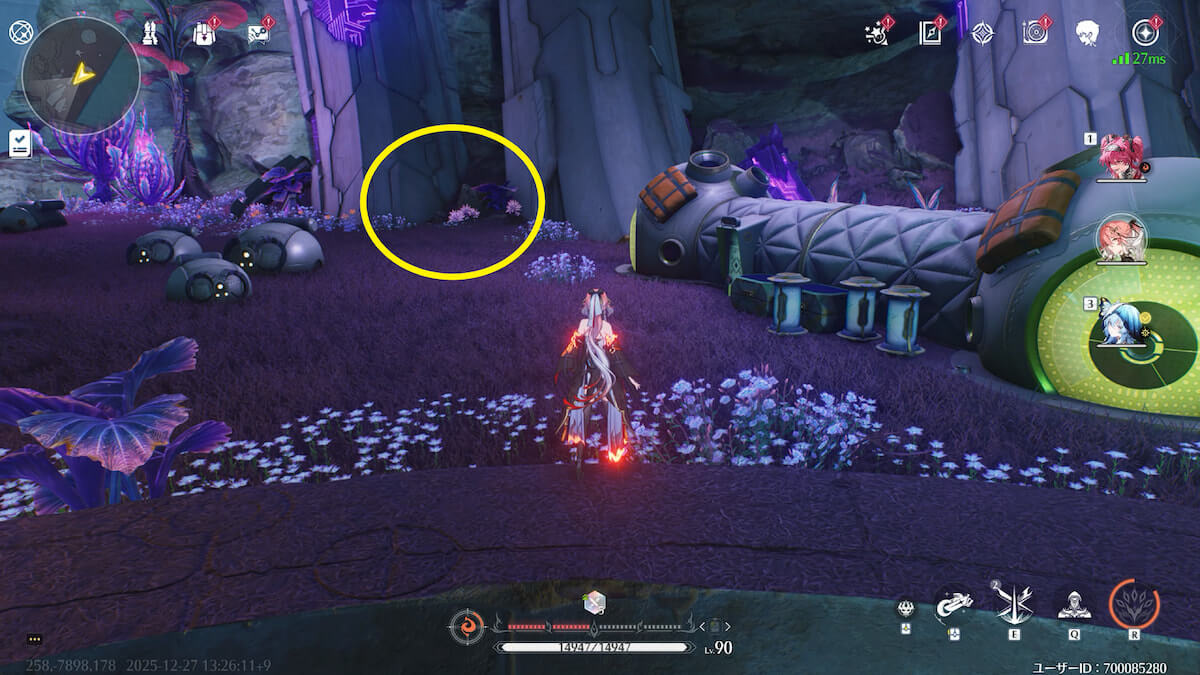
Task: Open the backpack inventory icon
Action: (x=204, y=33)
